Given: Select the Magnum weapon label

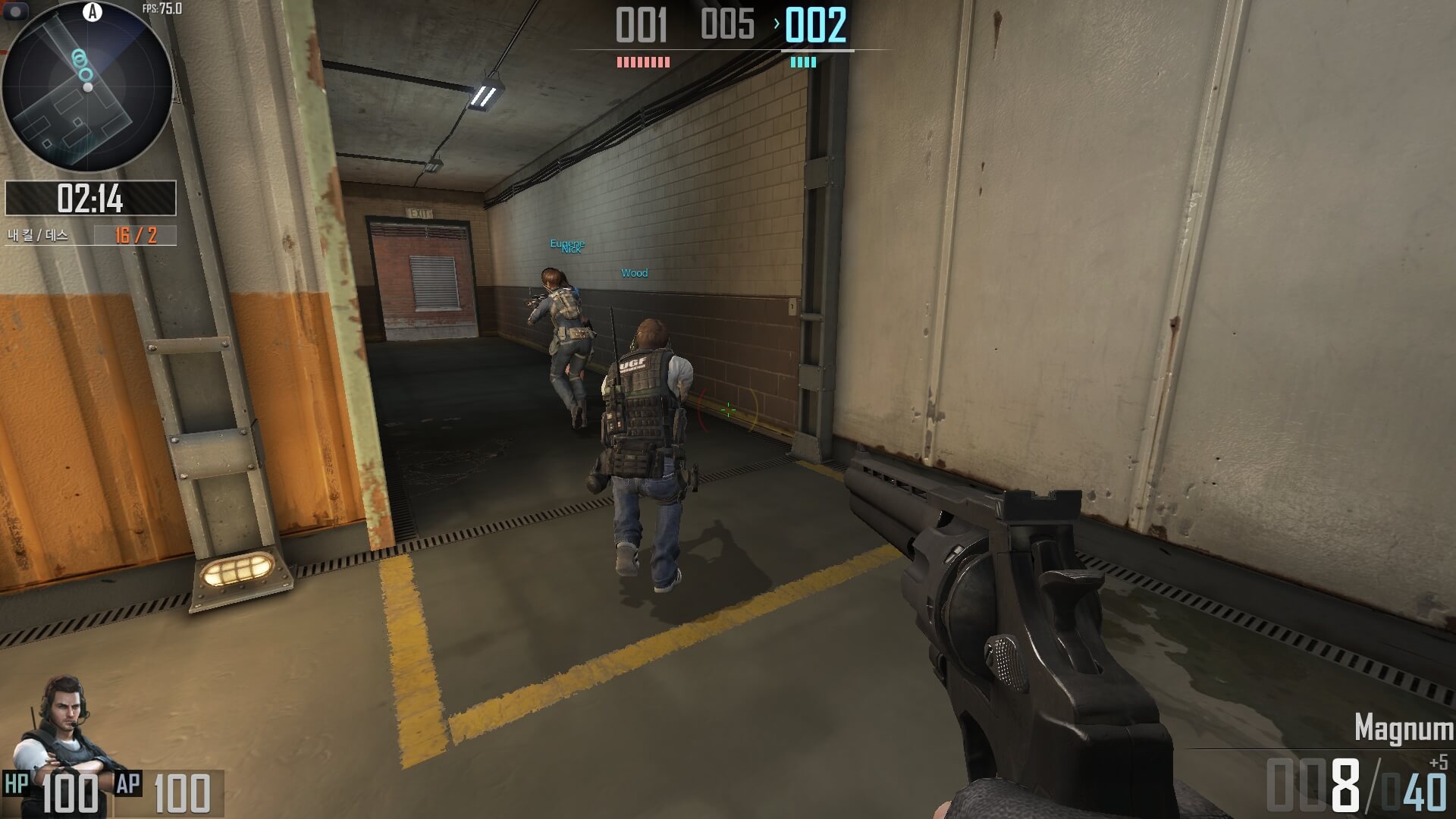Looking at the screenshot, I should point(1403,728).
